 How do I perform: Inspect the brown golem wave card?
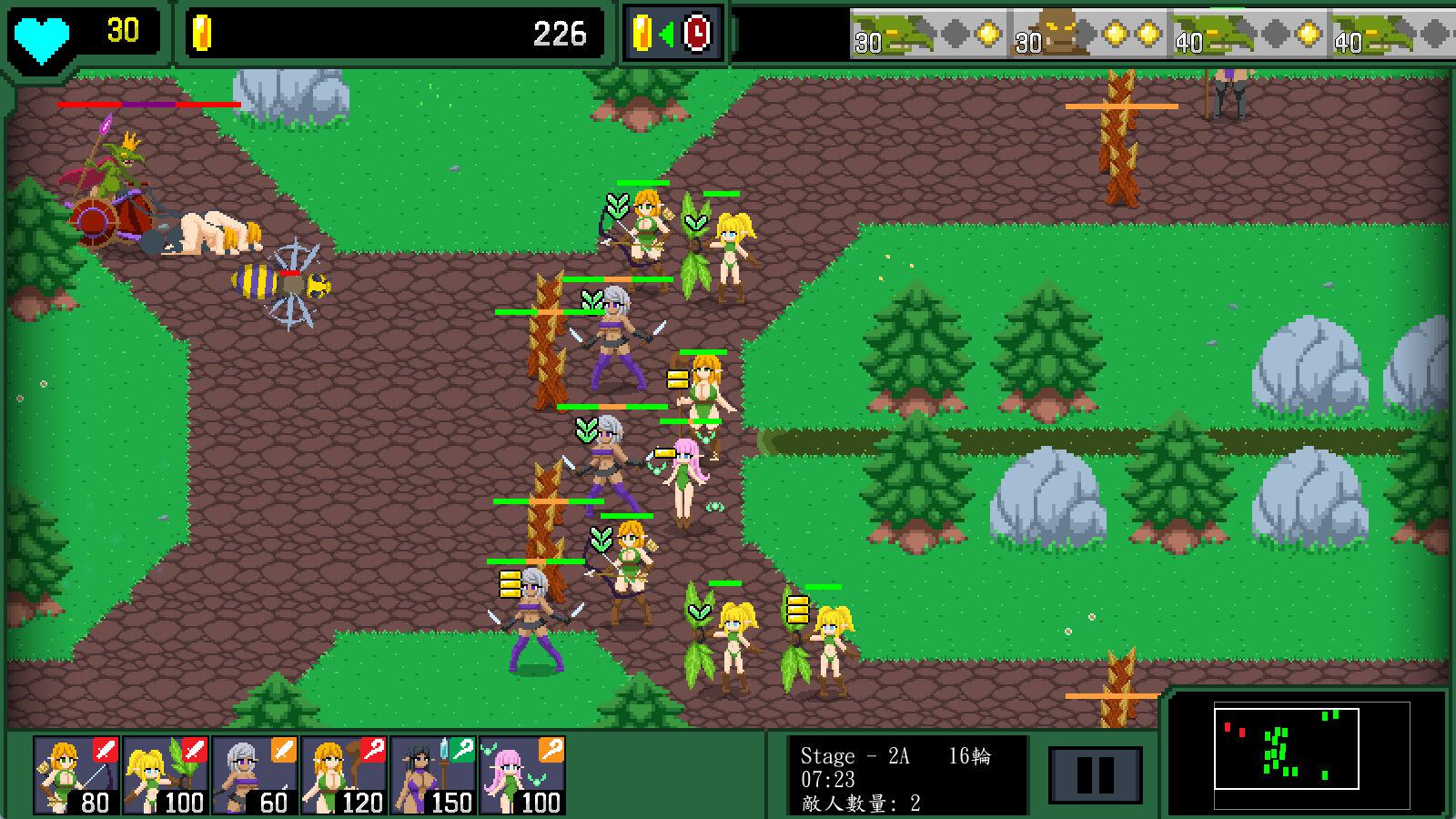[1089, 35]
